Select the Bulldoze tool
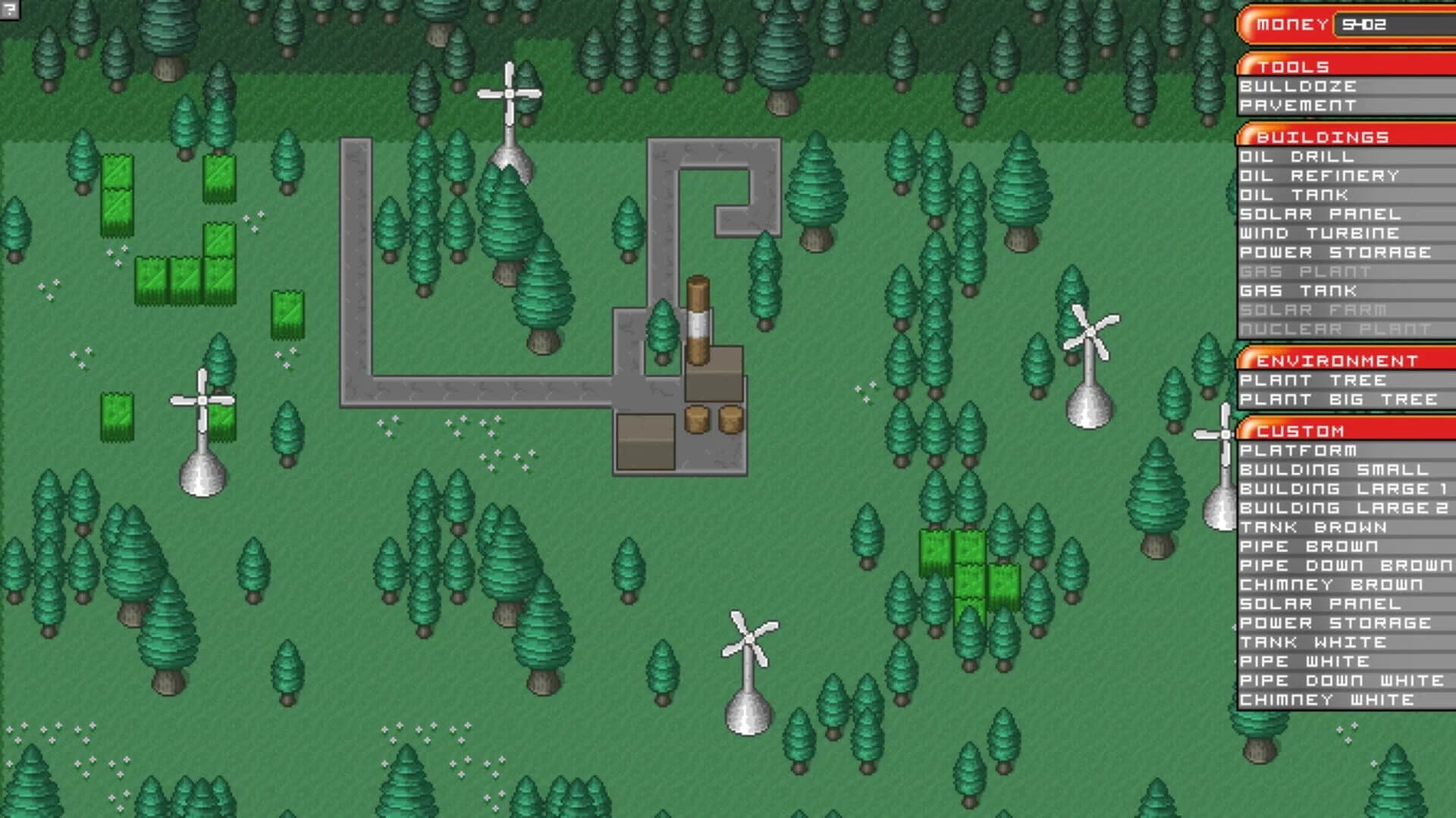Viewport: 1456px width, 818px height. [1298, 86]
